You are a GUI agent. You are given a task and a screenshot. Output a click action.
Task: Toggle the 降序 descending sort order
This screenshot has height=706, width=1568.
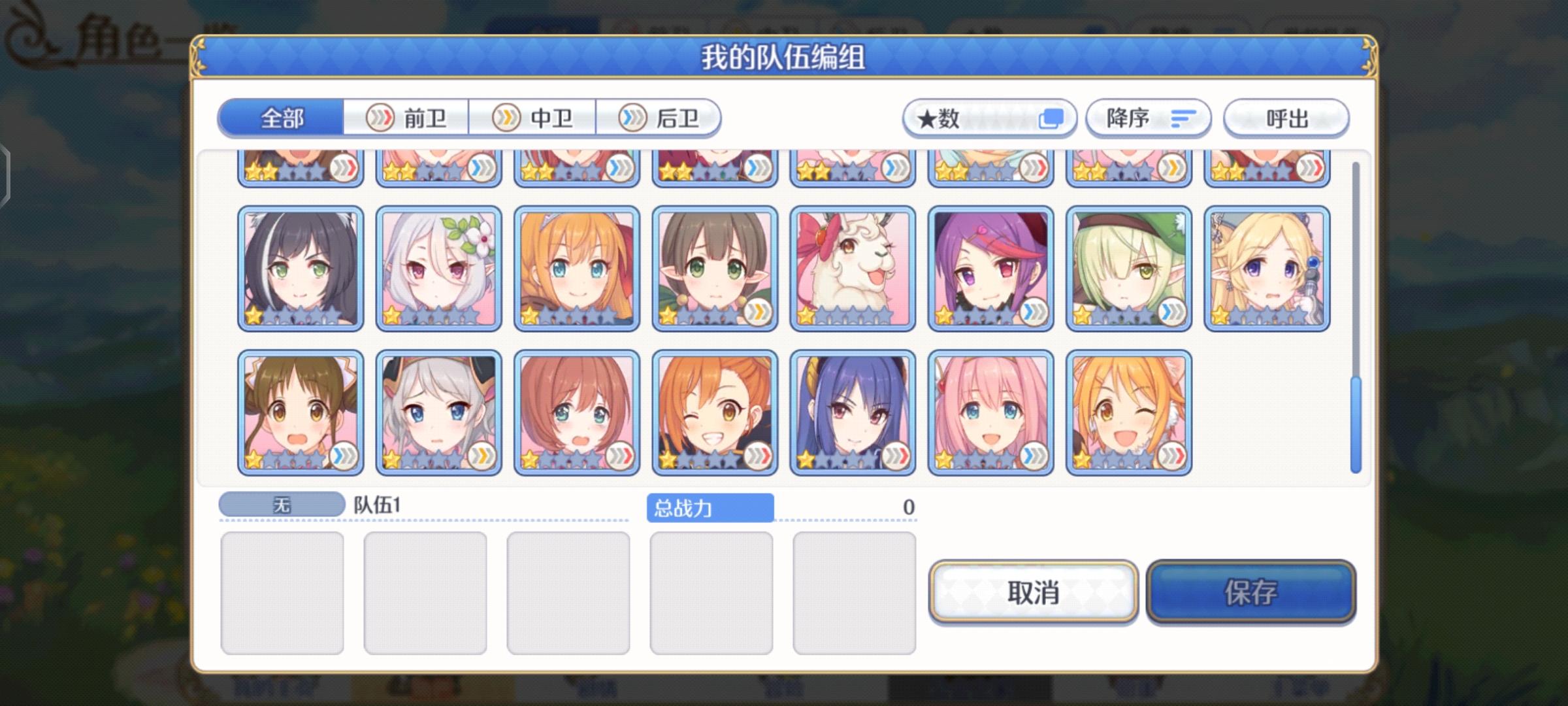point(1148,118)
